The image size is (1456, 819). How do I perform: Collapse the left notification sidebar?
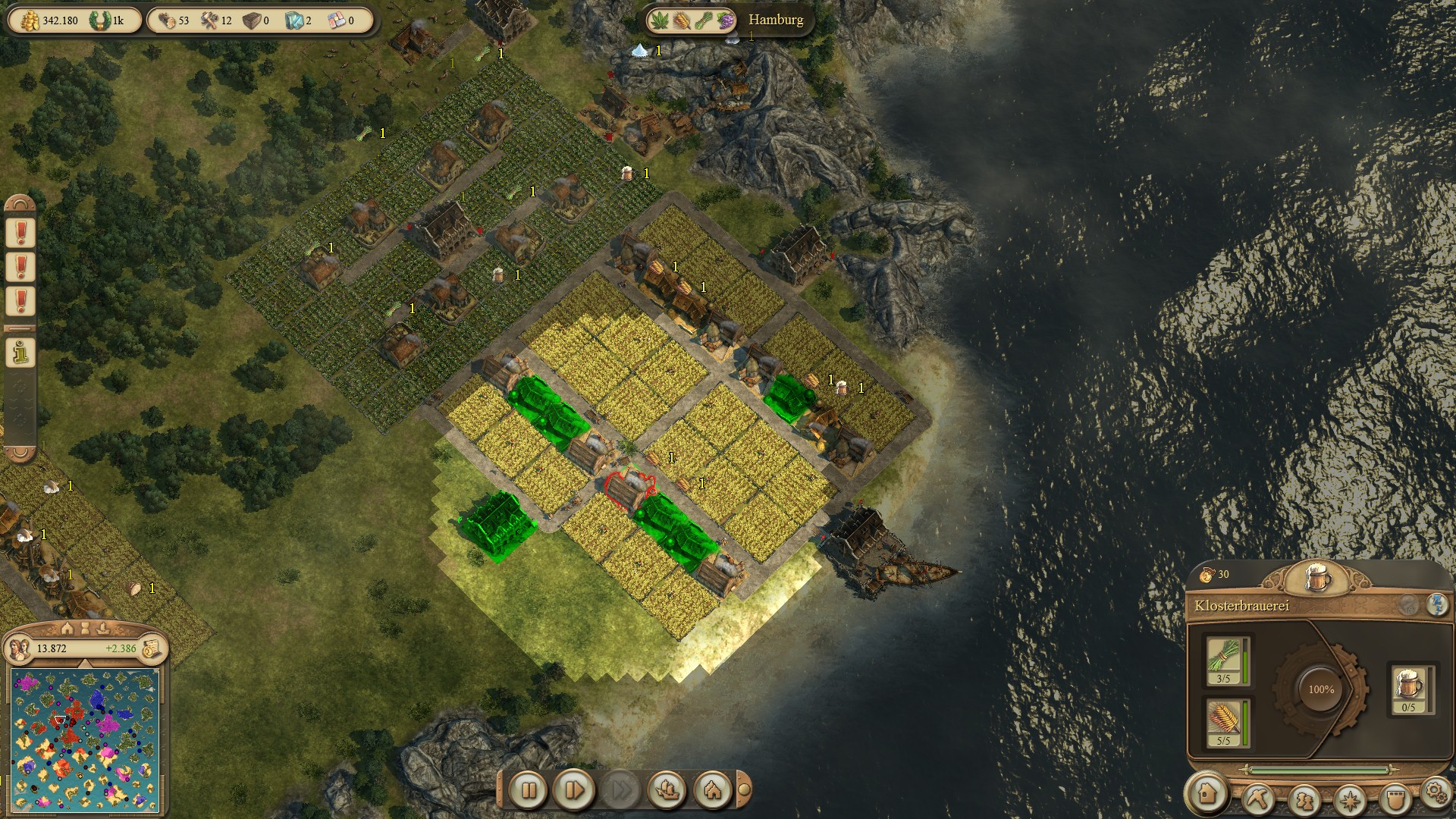tap(20, 329)
